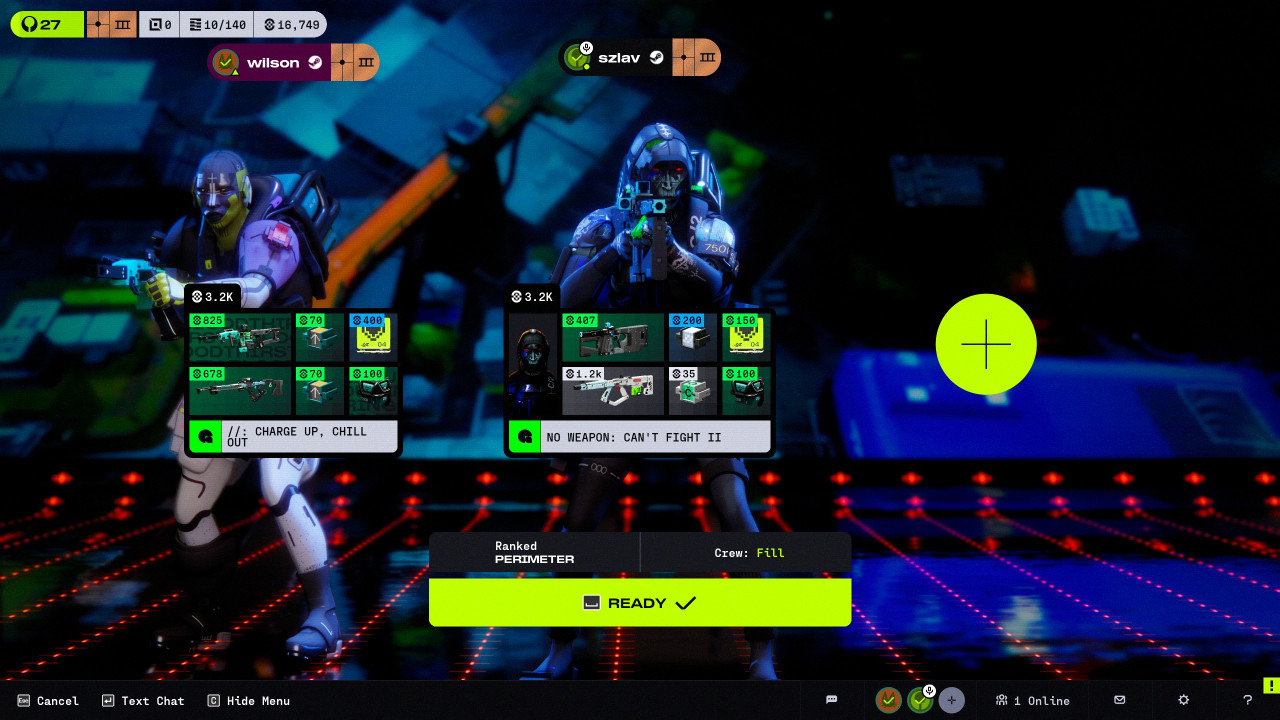Click szlav's runner shell portrait
The height and width of the screenshot is (720, 1280).
tap(532, 364)
